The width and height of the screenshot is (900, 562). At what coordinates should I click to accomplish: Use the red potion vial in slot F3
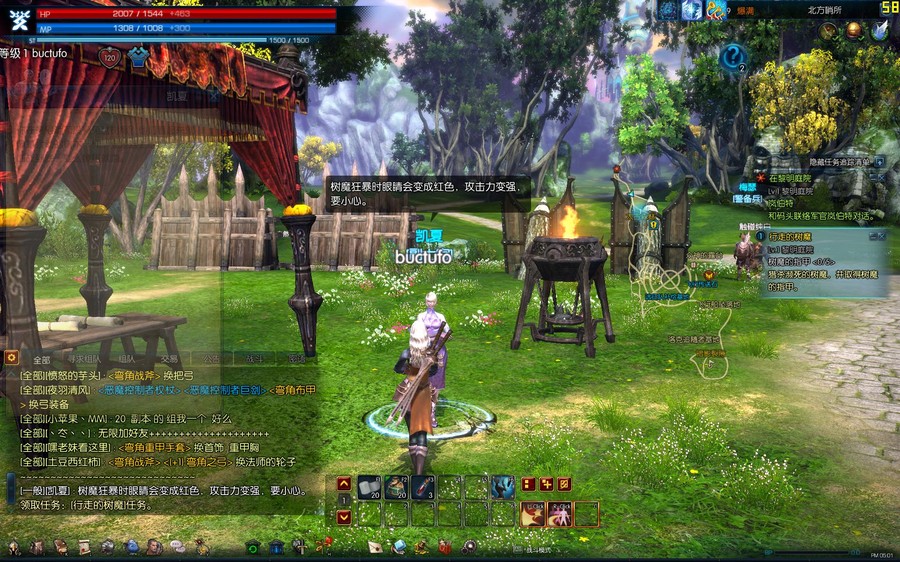(x=424, y=487)
